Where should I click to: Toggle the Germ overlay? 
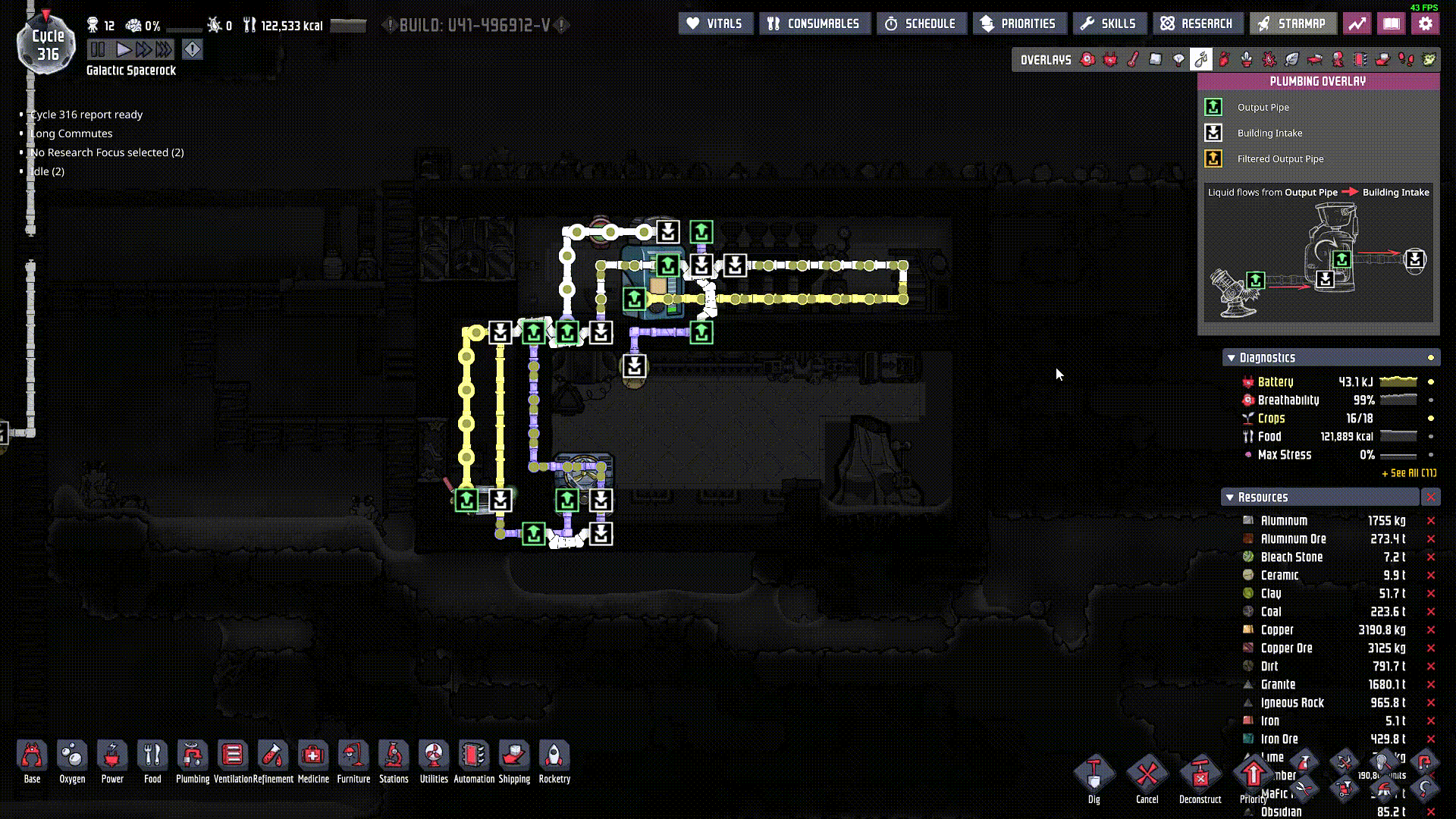coord(1269,59)
